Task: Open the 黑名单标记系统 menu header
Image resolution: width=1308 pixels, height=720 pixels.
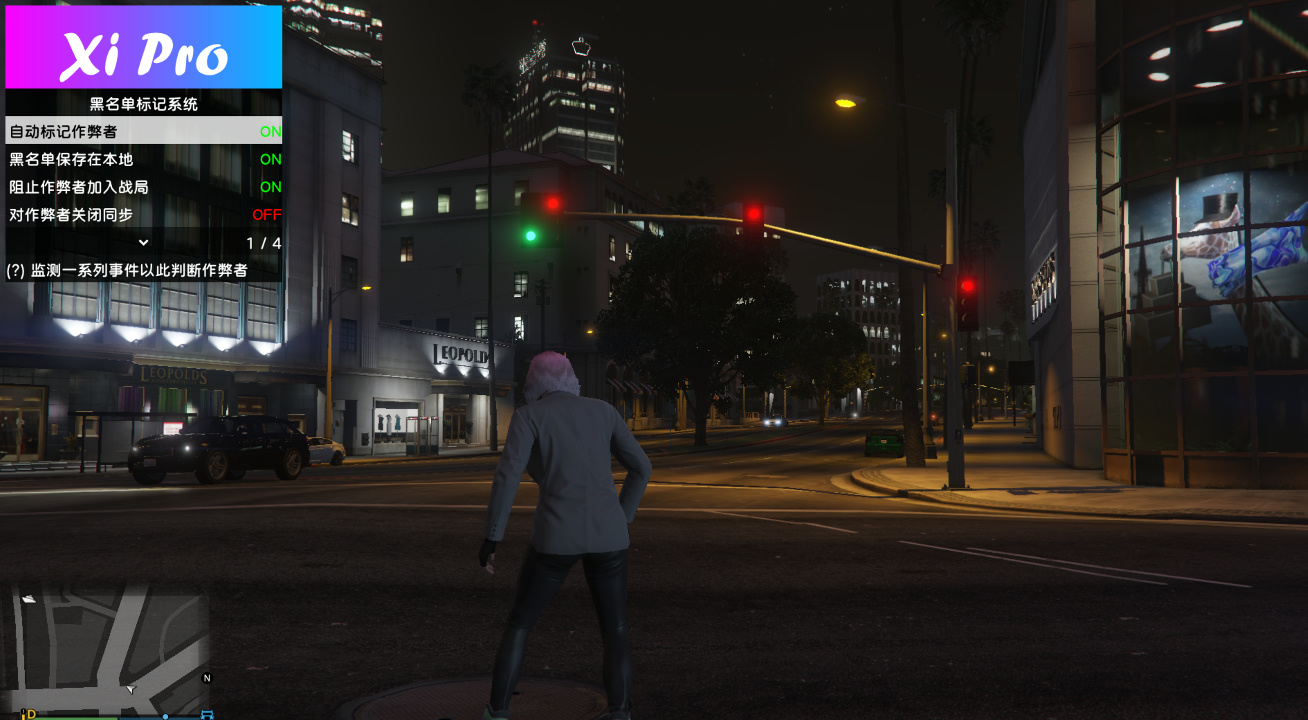Action: click(x=143, y=103)
